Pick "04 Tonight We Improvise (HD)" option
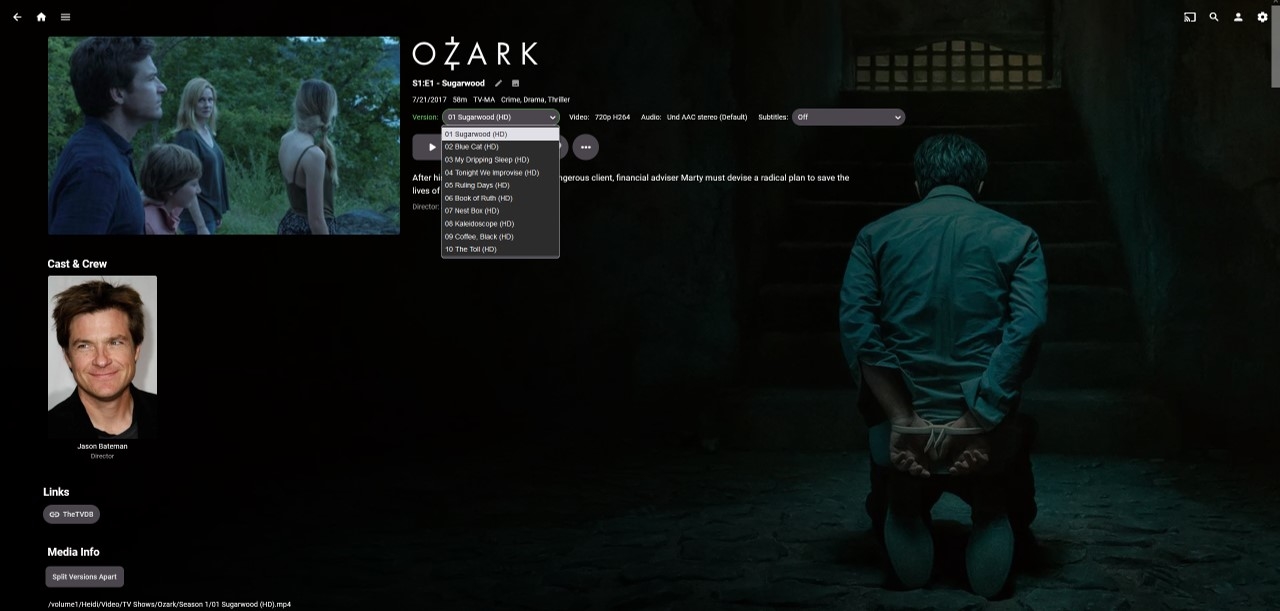Screen dimensions: 1280x611 pos(492,173)
